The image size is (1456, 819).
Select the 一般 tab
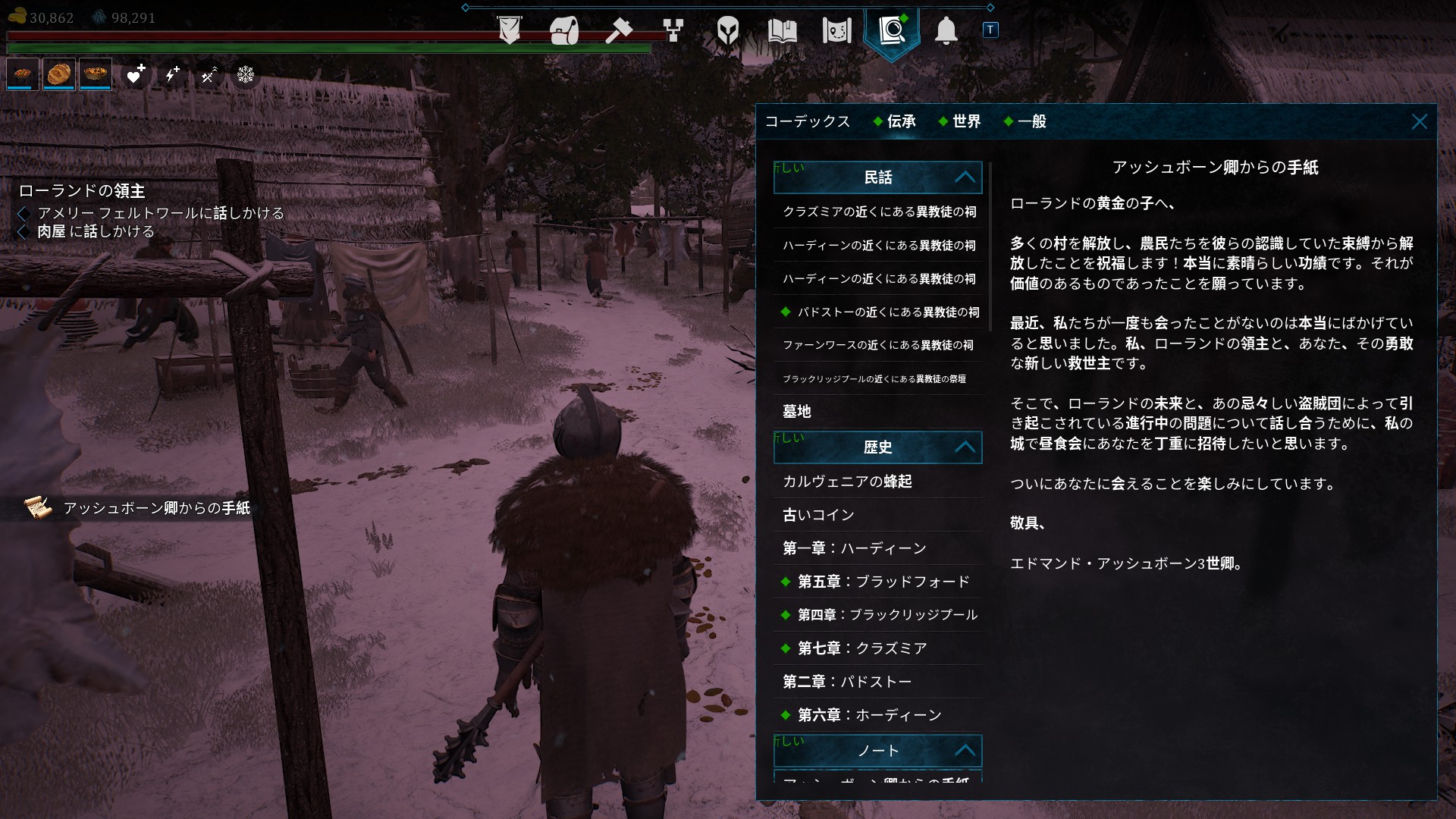1031,121
